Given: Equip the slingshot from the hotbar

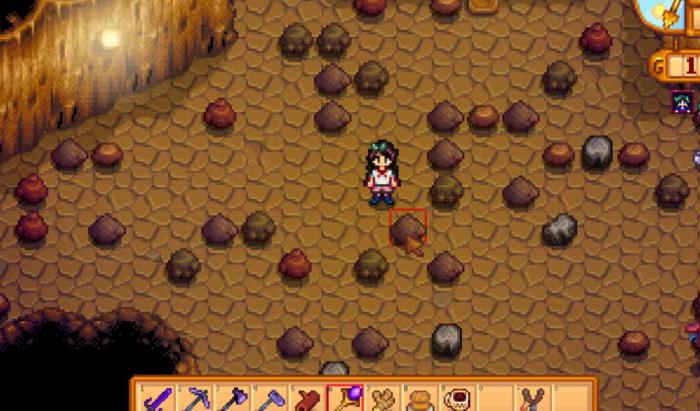Looking at the screenshot, I should click(533, 398).
